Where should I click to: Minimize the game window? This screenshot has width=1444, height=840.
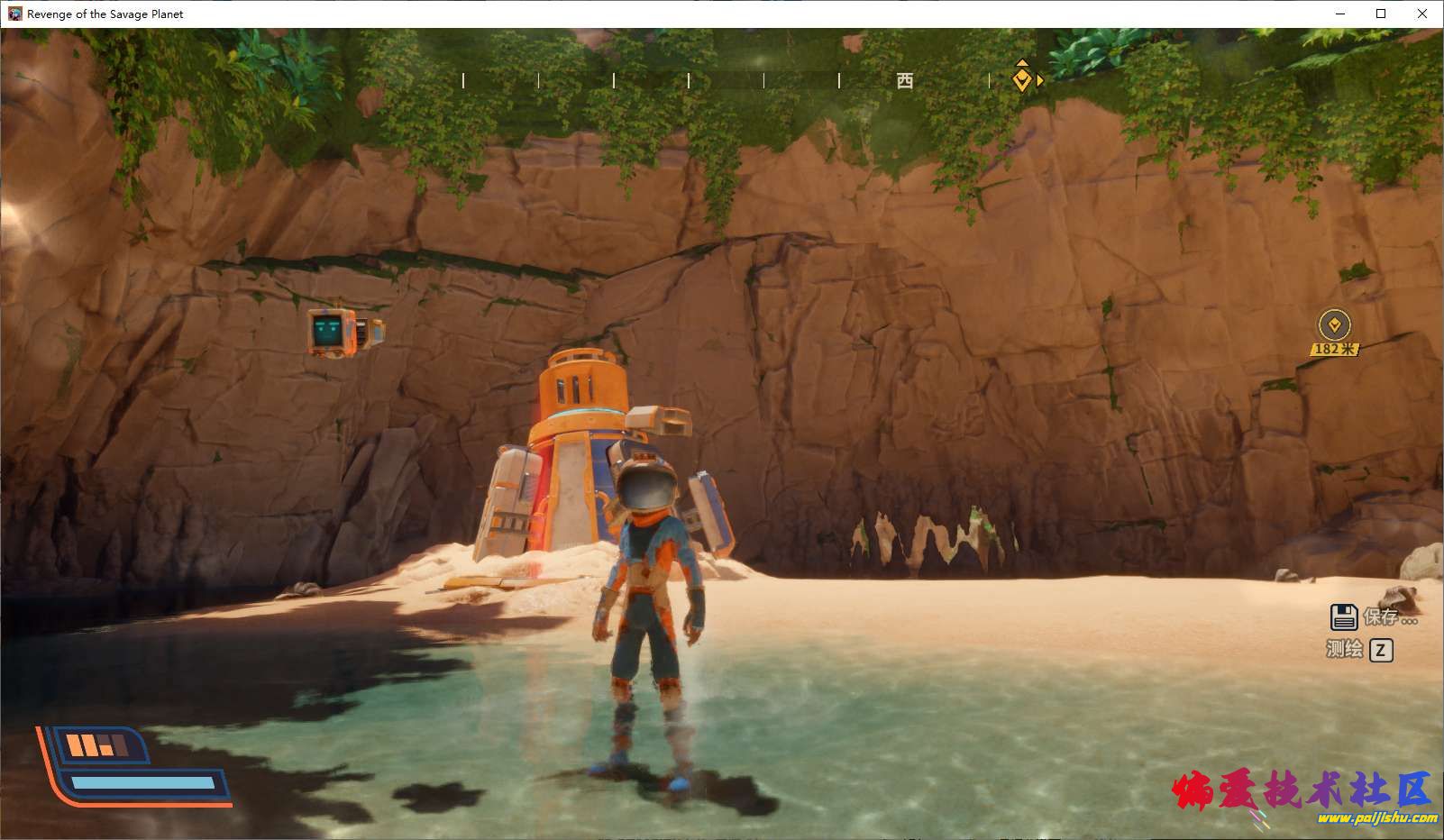tap(1339, 14)
